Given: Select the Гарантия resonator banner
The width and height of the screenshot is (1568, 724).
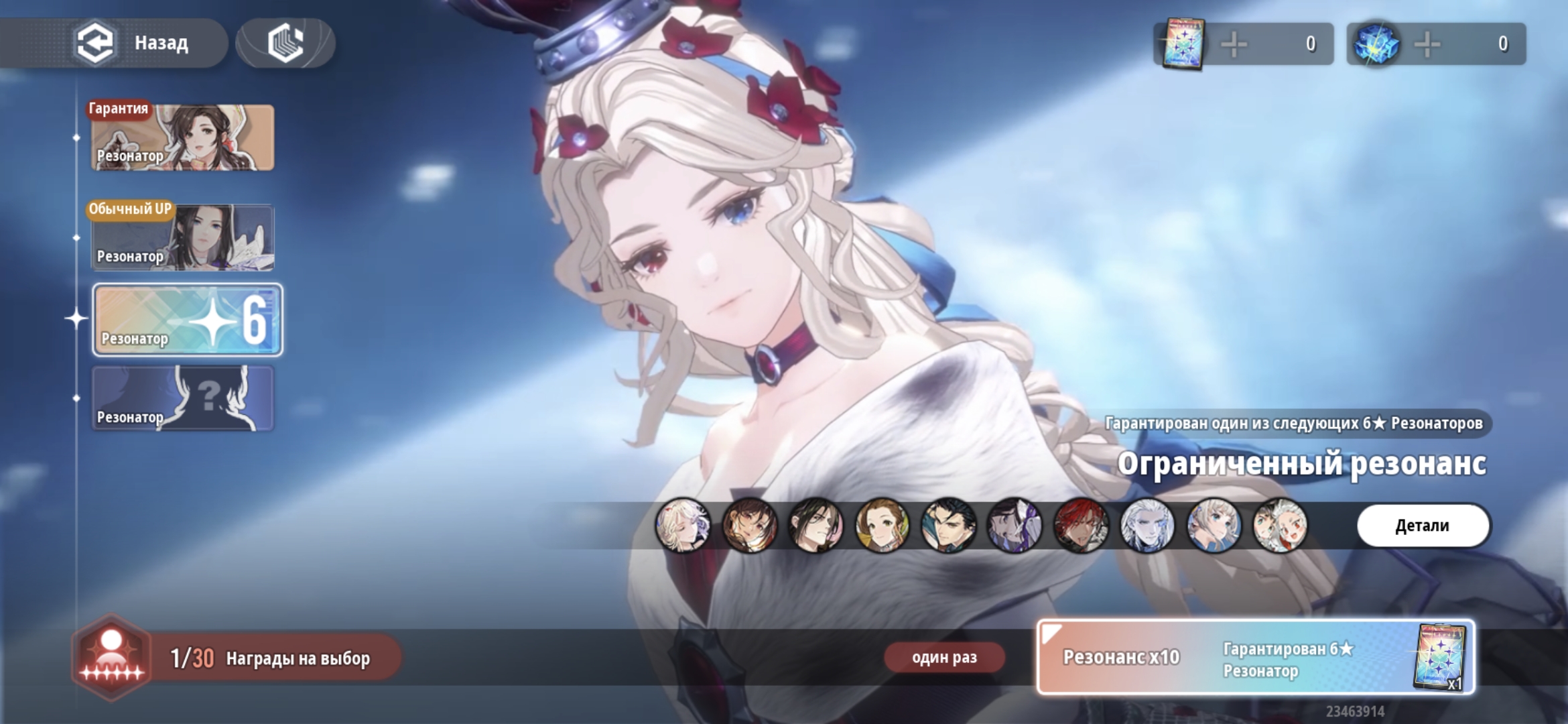Looking at the screenshot, I should [182, 137].
